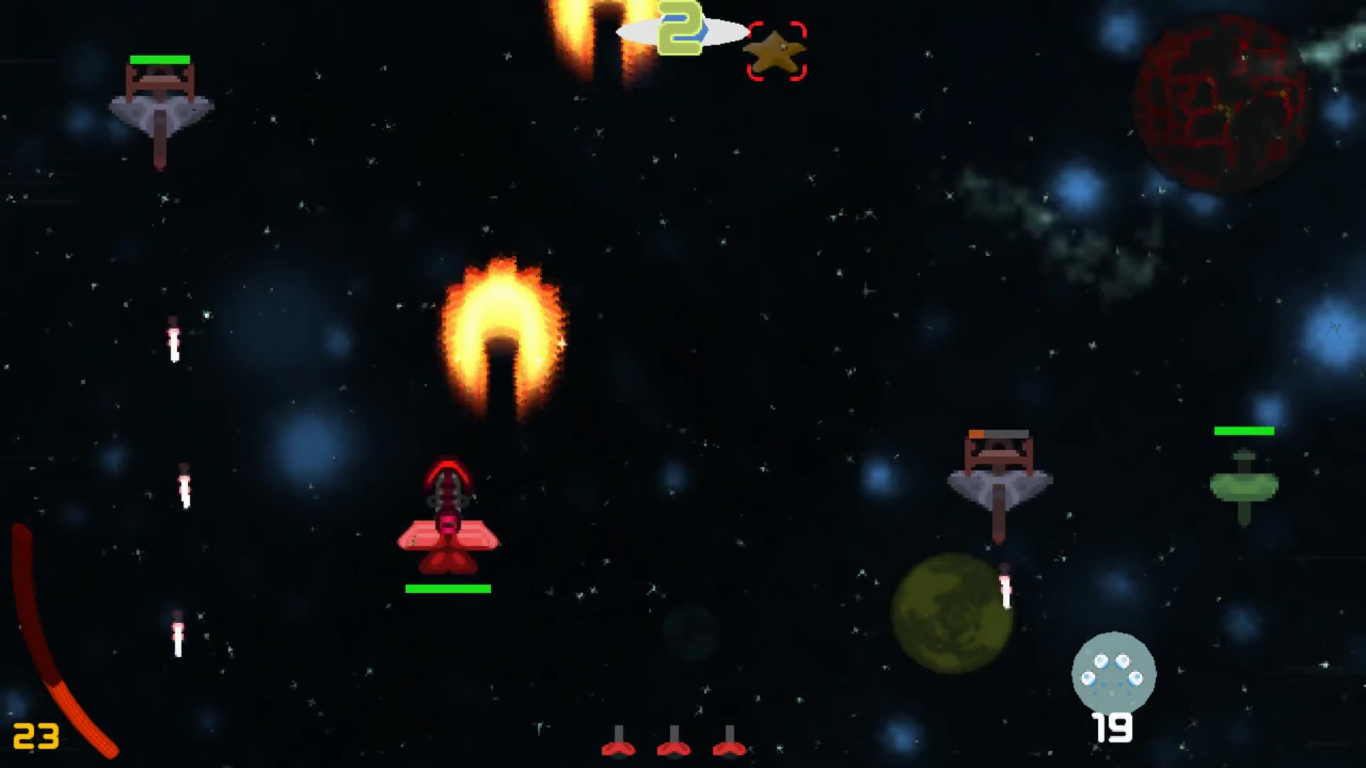Click the green bar above the top-left enemy
This screenshot has width=1366, height=768.
[x=160, y=60]
